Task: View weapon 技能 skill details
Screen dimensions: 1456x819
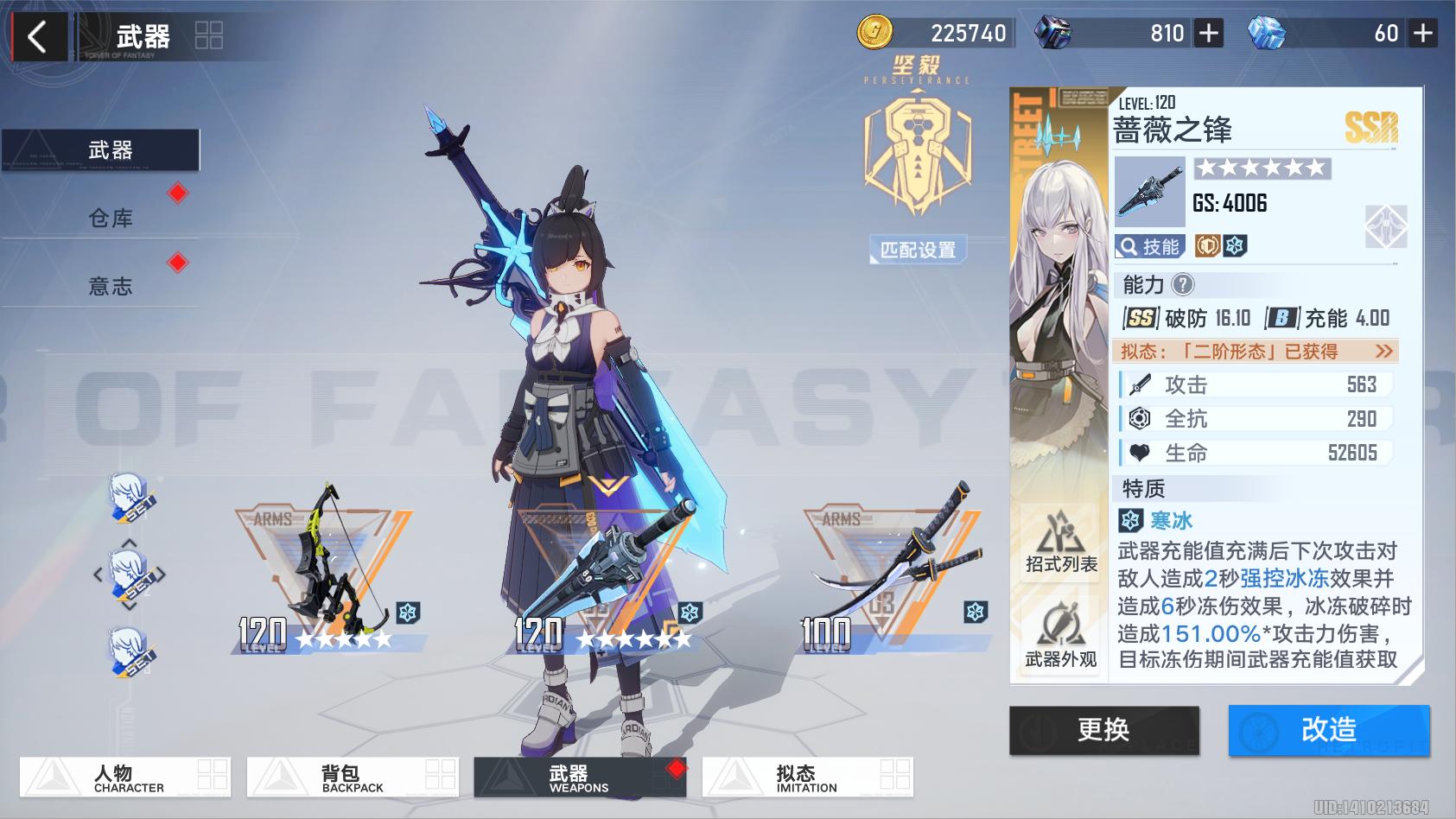Action: pos(1150,247)
